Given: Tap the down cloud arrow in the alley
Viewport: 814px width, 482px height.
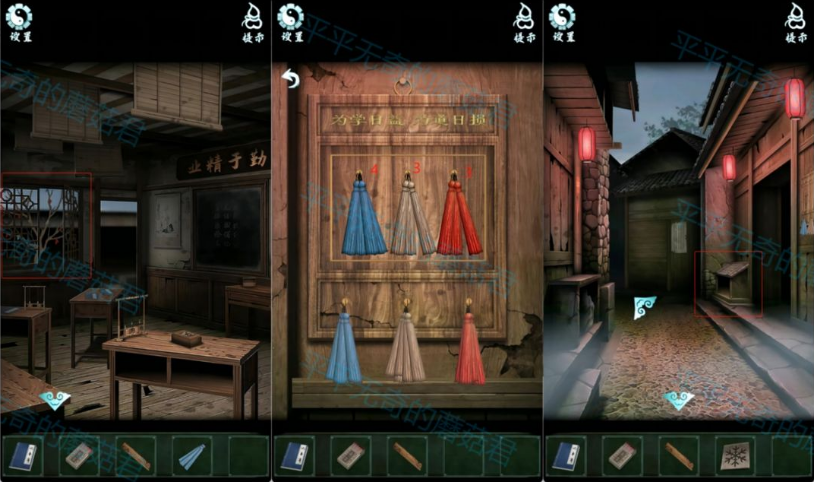Looking at the screenshot, I should pyautogui.click(x=679, y=400).
